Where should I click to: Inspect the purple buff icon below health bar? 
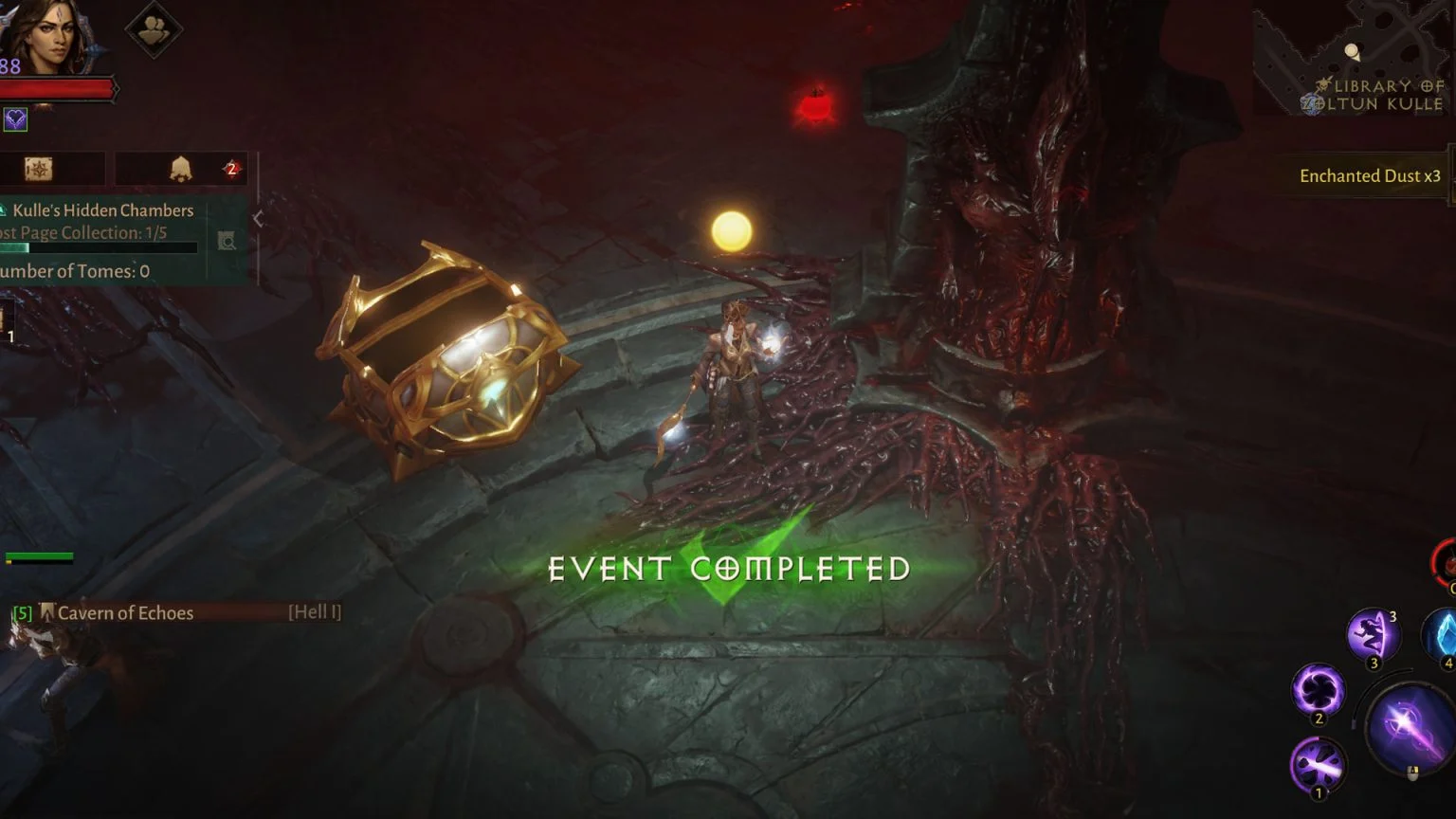pyautogui.click(x=15, y=120)
